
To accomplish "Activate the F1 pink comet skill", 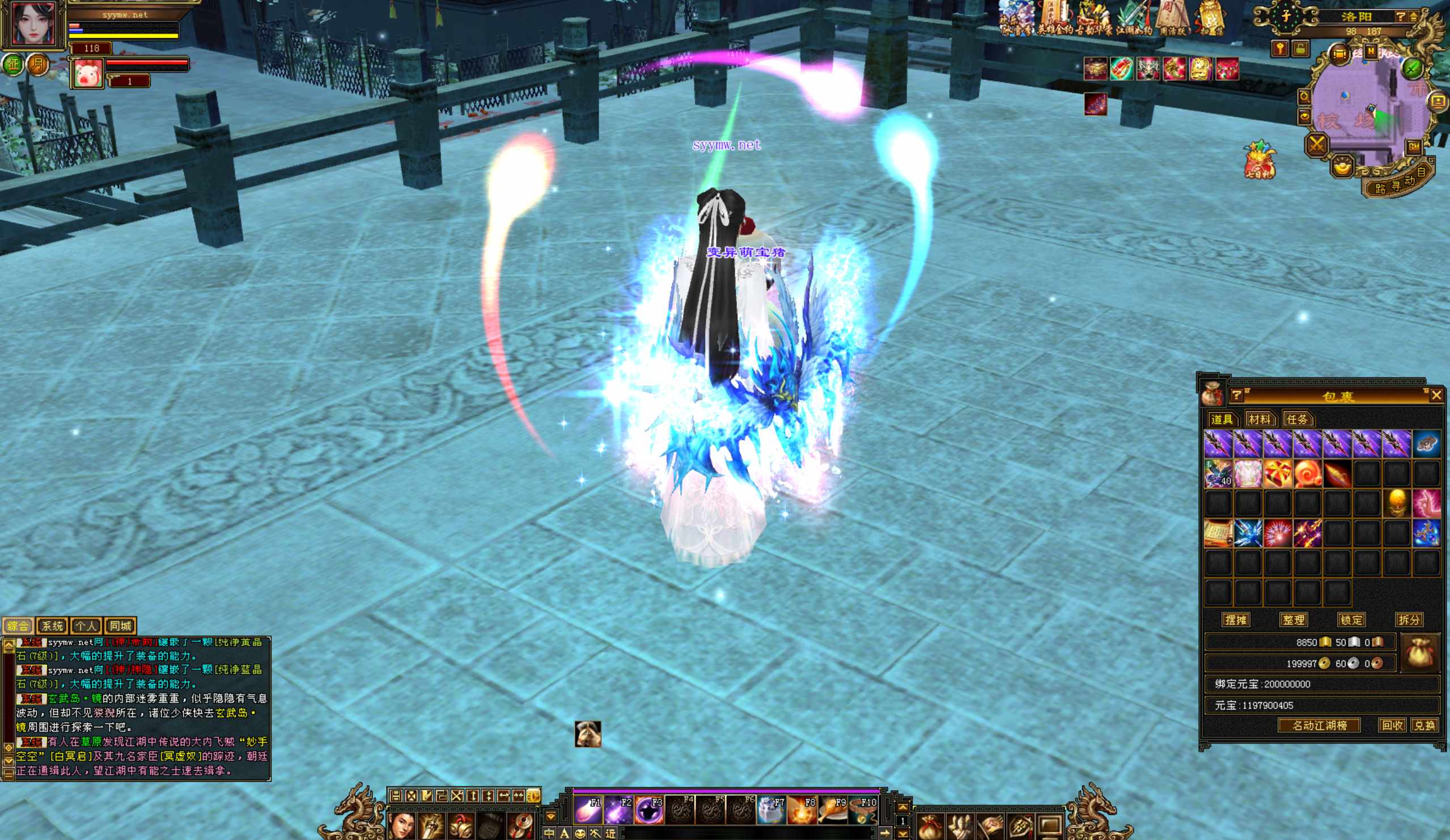I will tap(587, 810).
